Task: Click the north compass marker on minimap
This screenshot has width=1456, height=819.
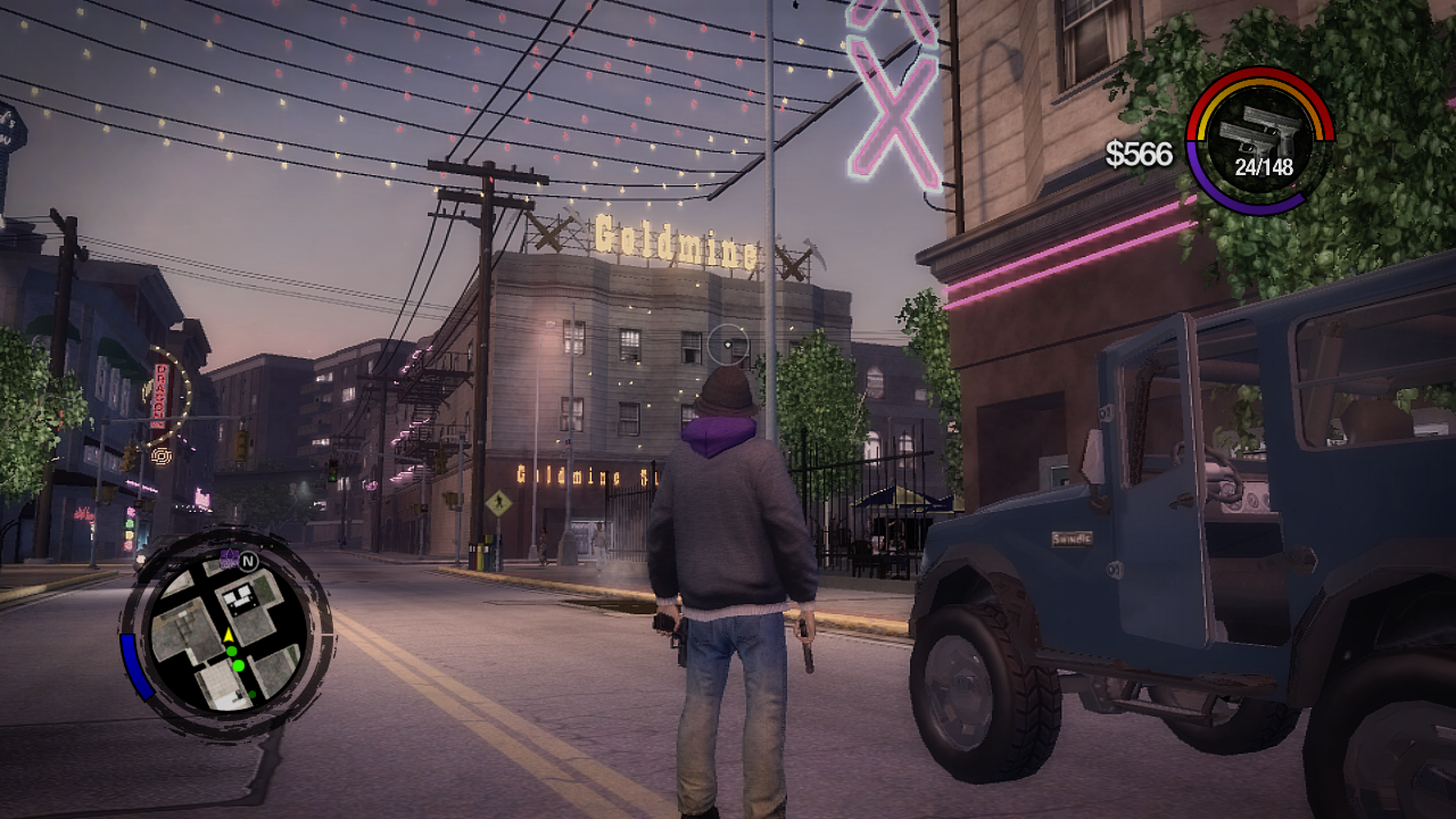Action: click(248, 561)
